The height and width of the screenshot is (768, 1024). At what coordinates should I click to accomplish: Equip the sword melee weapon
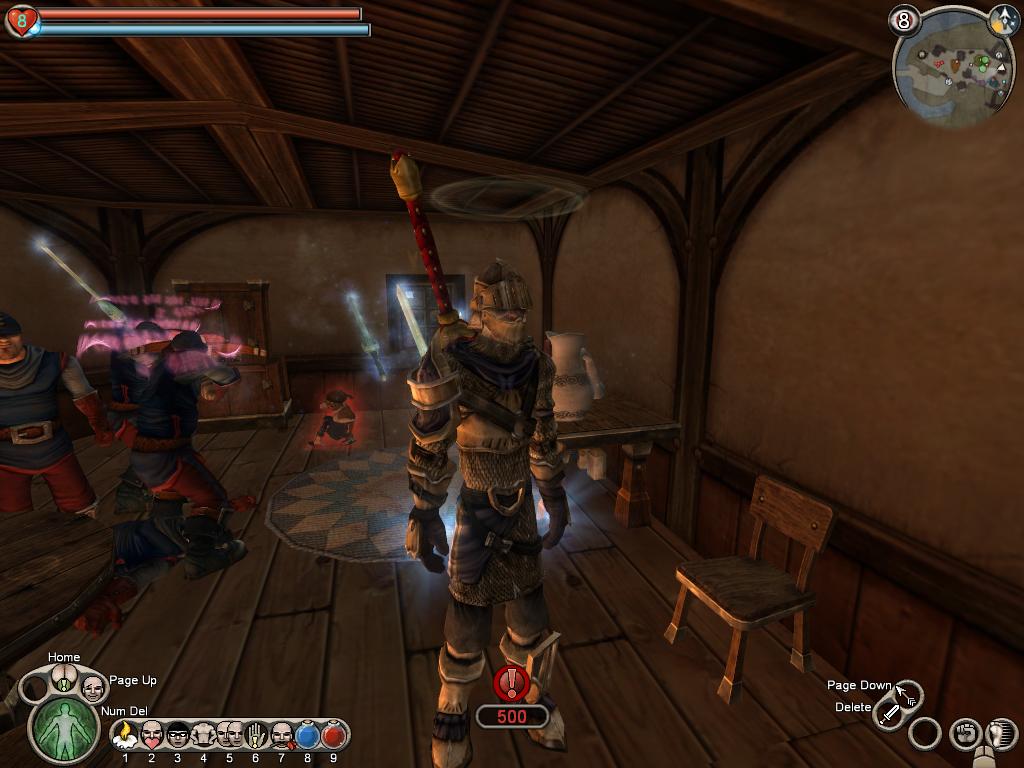tap(889, 714)
